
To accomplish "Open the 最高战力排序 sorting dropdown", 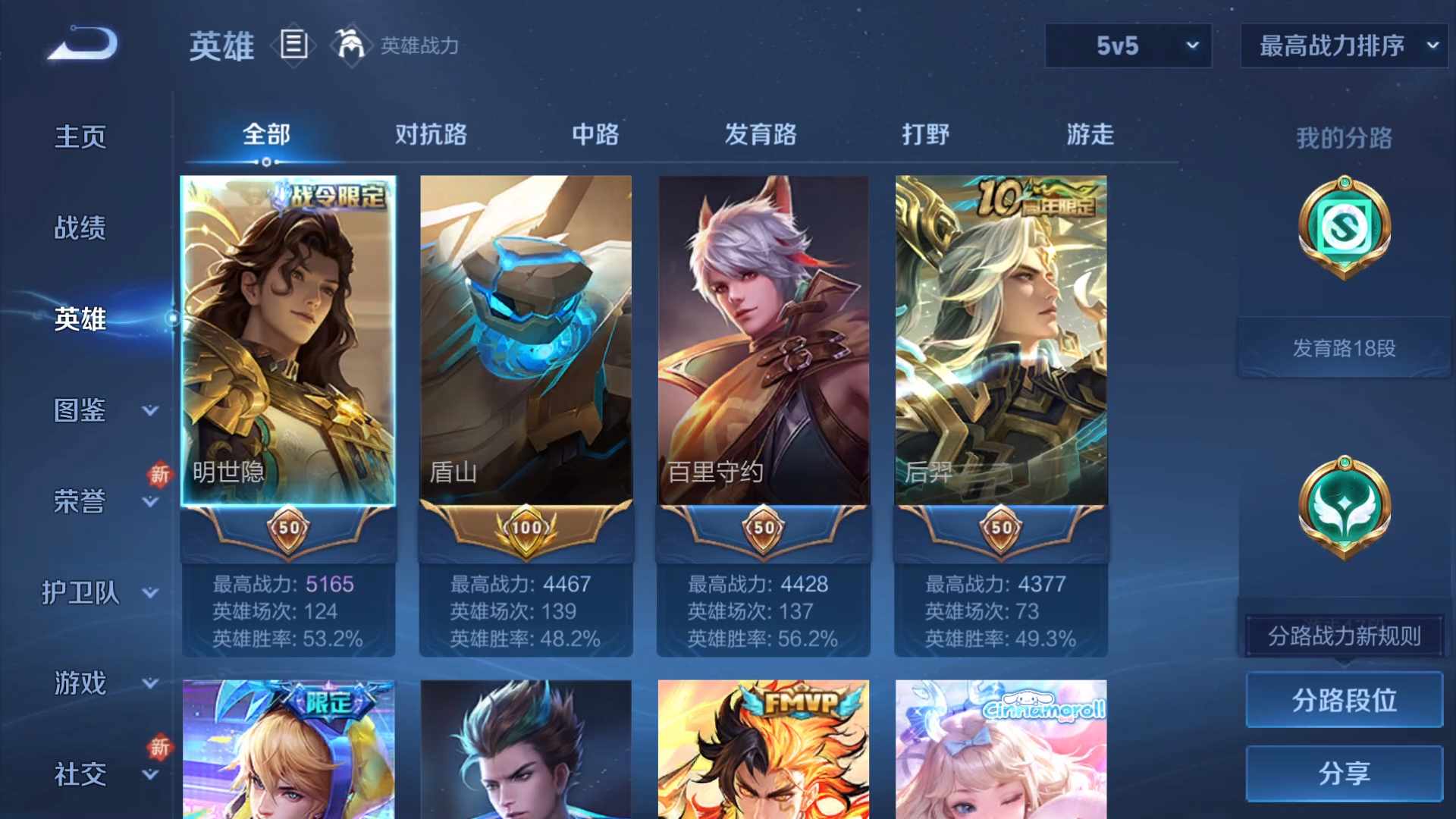I will pos(1342,45).
